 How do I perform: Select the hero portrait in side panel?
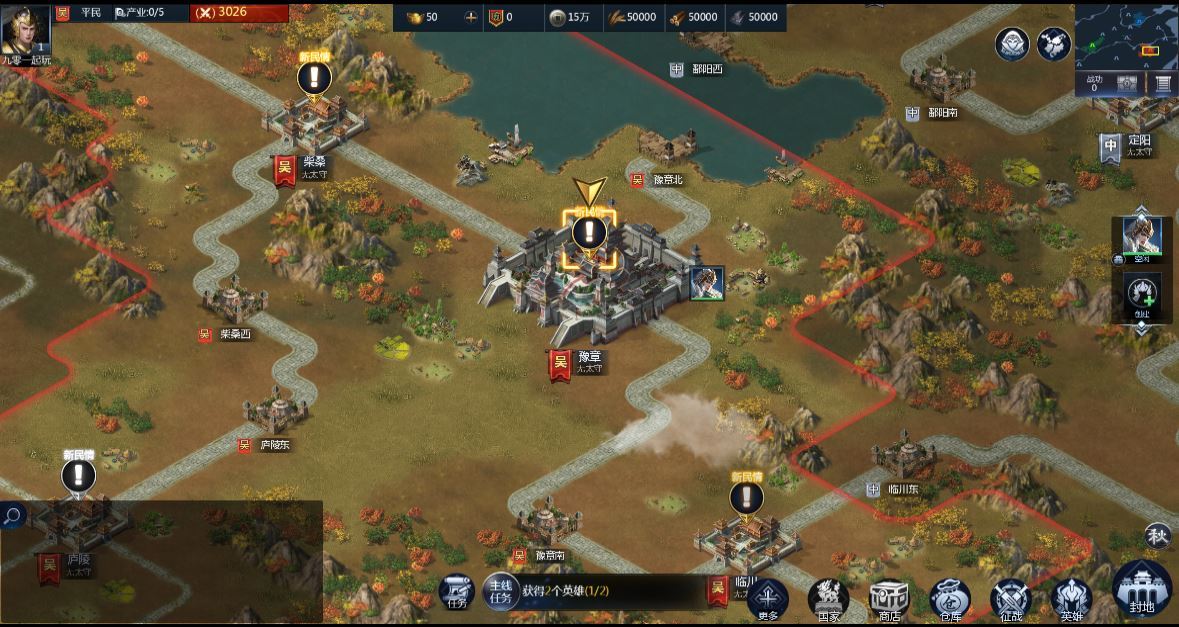coord(1142,236)
